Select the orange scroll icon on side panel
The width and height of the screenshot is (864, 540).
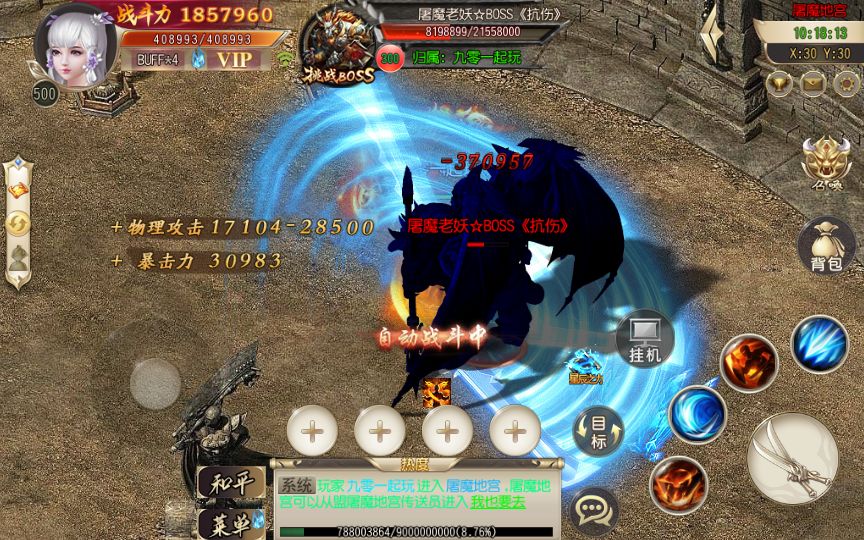18,190
